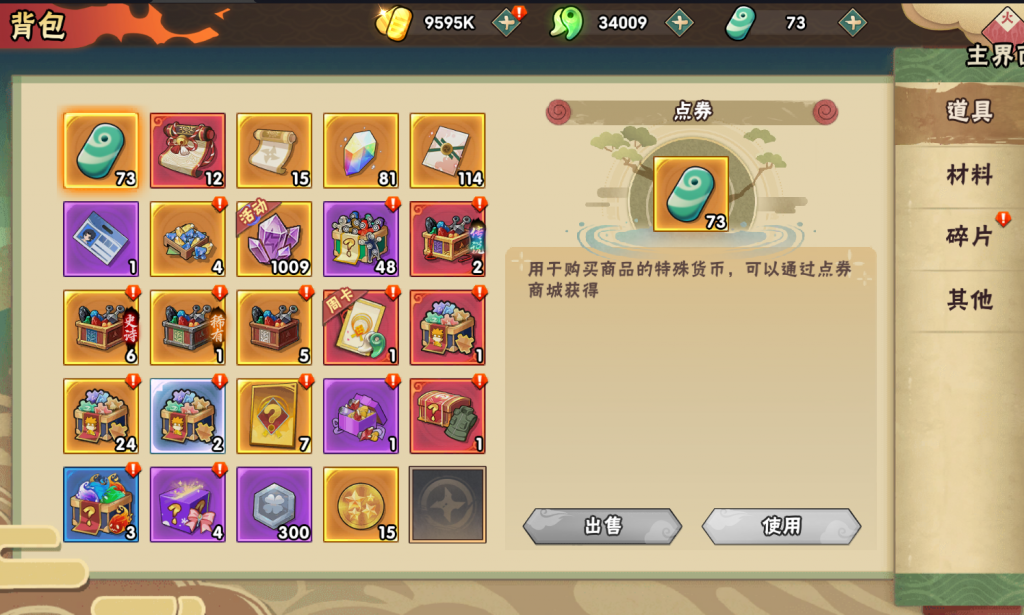Image resolution: width=1024 pixels, height=615 pixels.
Task: Switch to the 材料 tab
Action: (969, 176)
